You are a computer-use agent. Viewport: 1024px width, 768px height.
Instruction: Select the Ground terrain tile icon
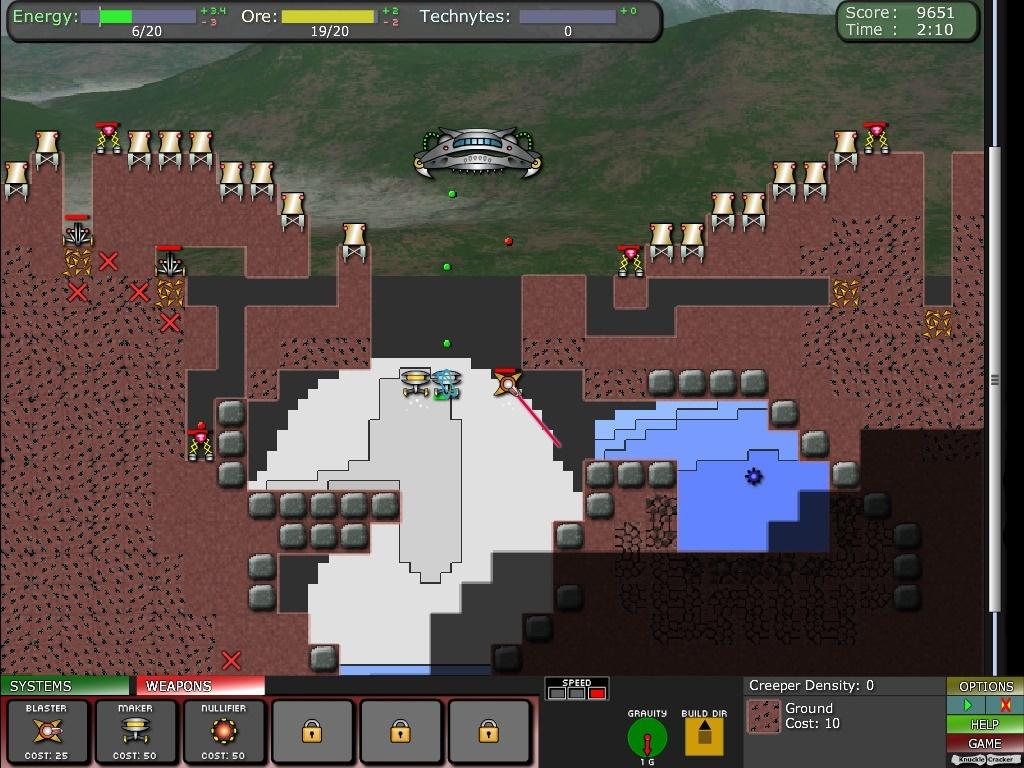pos(765,717)
